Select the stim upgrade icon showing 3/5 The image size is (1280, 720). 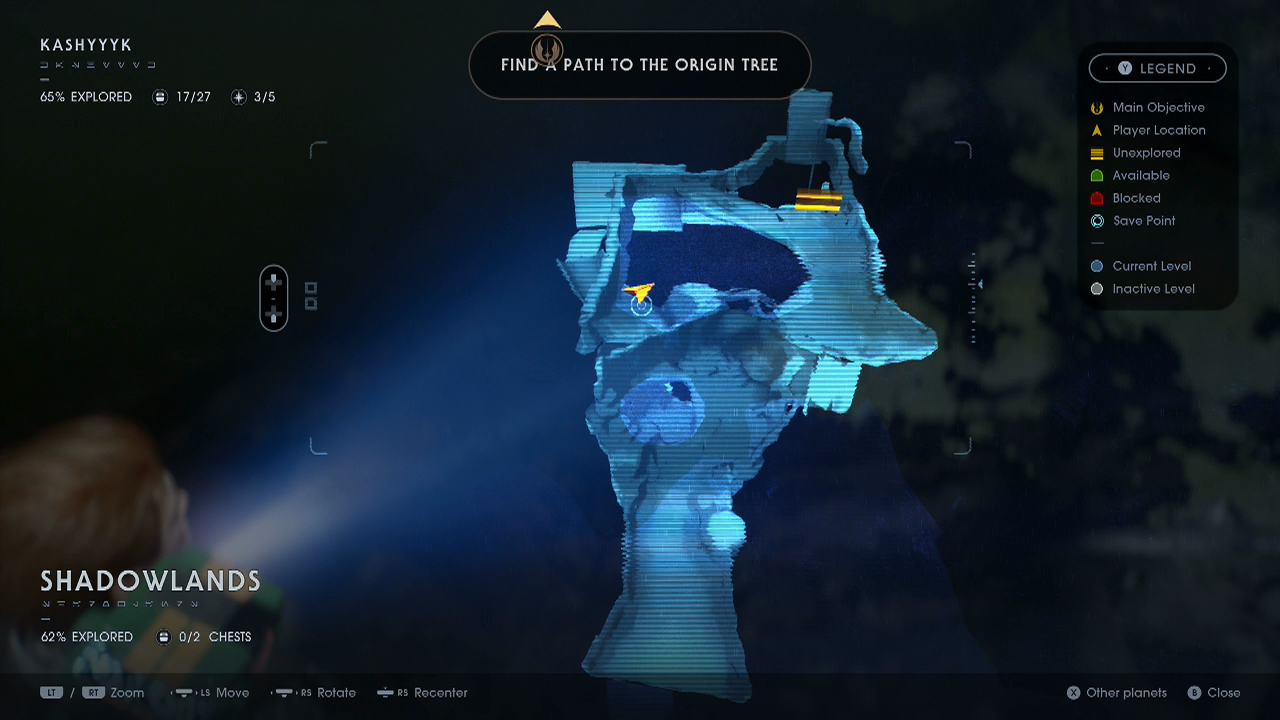tap(239, 97)
